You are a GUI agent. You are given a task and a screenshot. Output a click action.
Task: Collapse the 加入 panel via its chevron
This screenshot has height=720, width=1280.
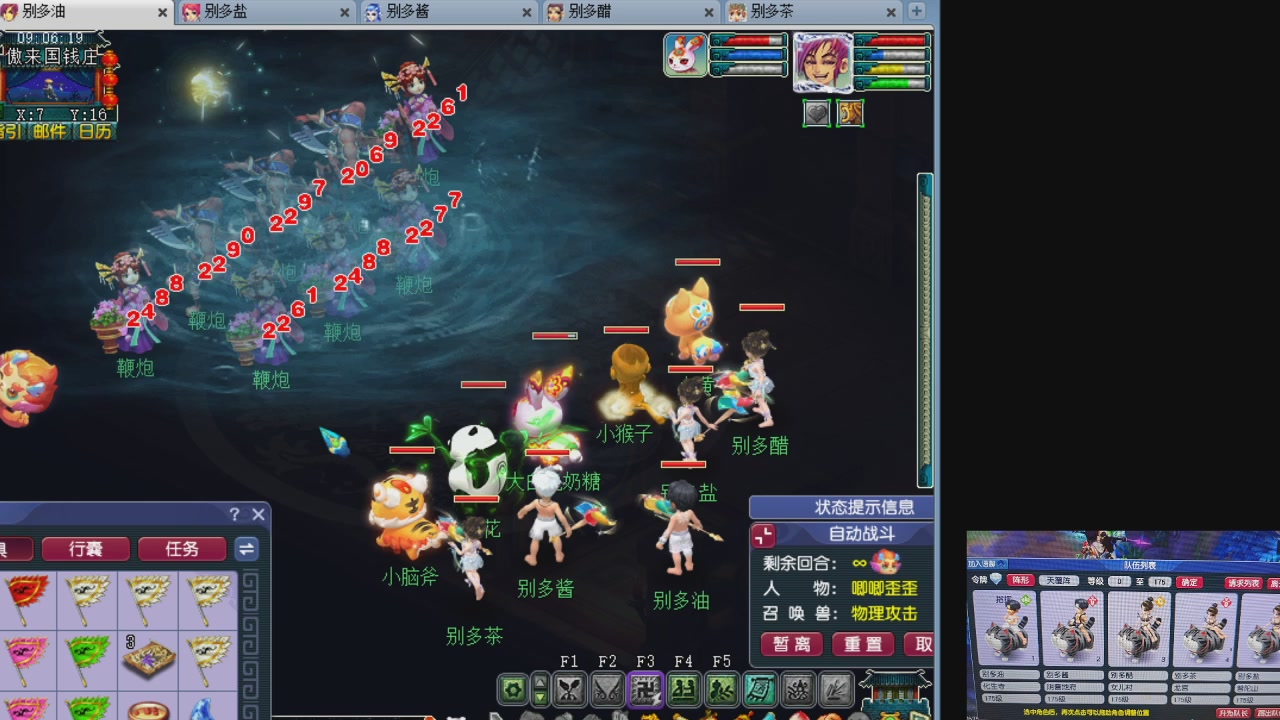(1001, 565)
